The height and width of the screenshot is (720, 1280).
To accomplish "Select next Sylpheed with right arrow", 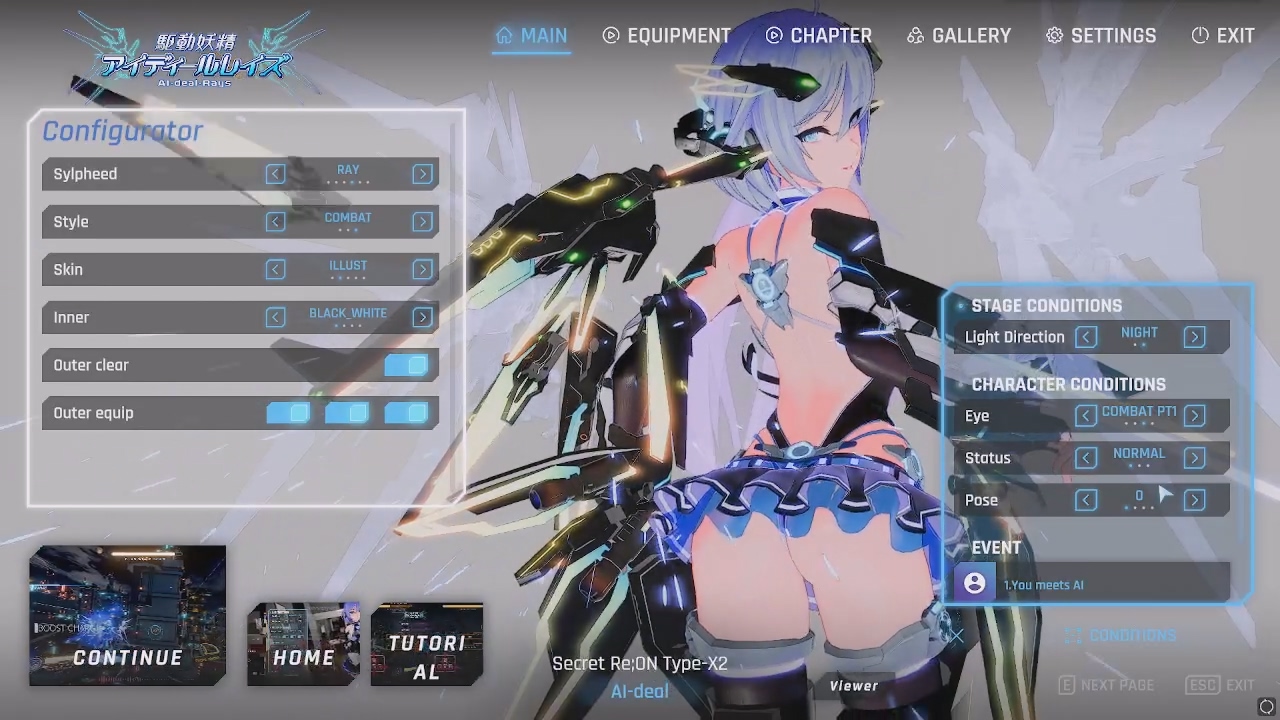I will [x=422, y=174].
